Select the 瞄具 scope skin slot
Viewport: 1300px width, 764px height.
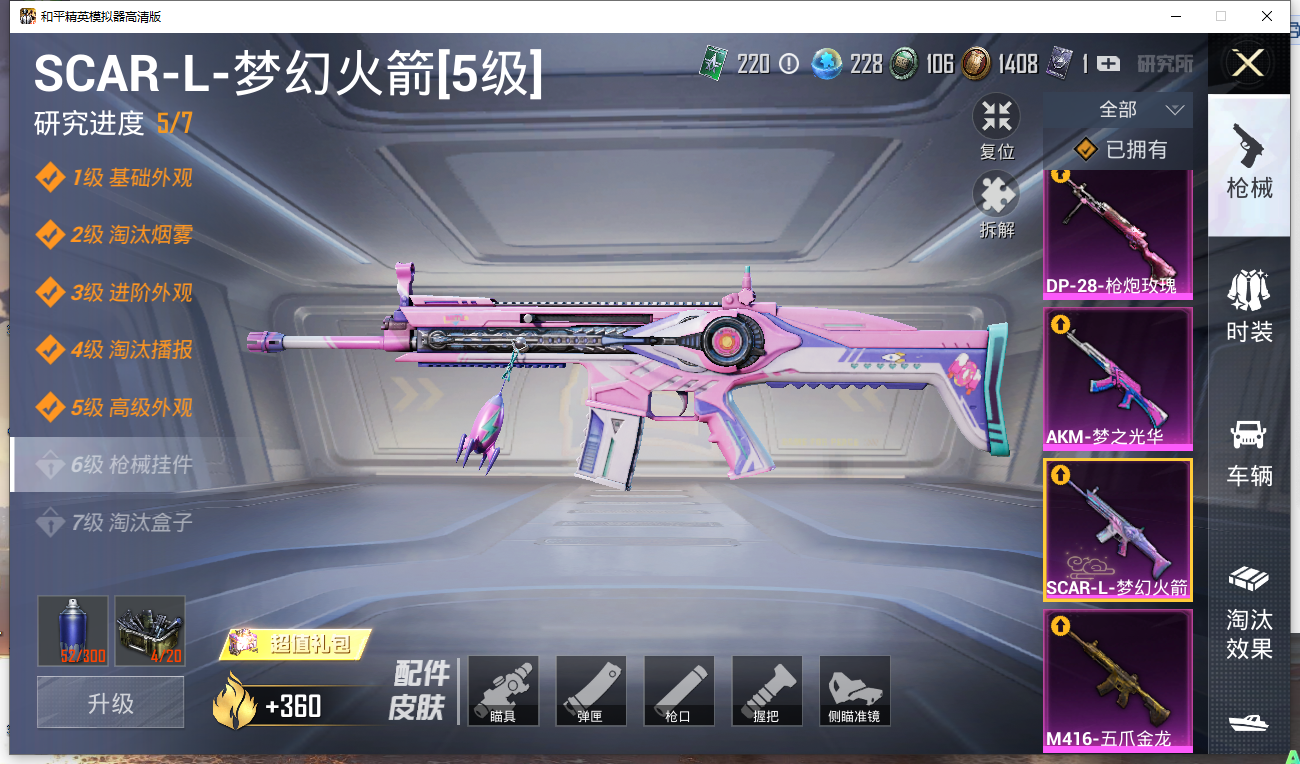pyautogui.click(x=503, y=691)
